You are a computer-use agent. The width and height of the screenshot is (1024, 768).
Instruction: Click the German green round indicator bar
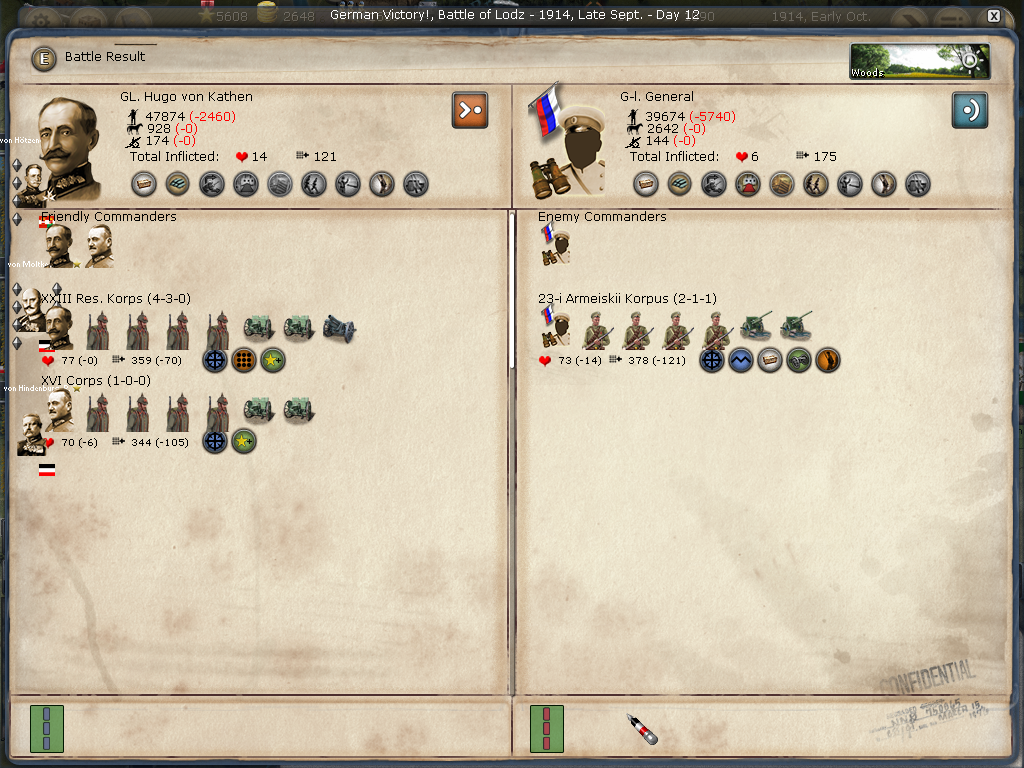click(46, 728)
